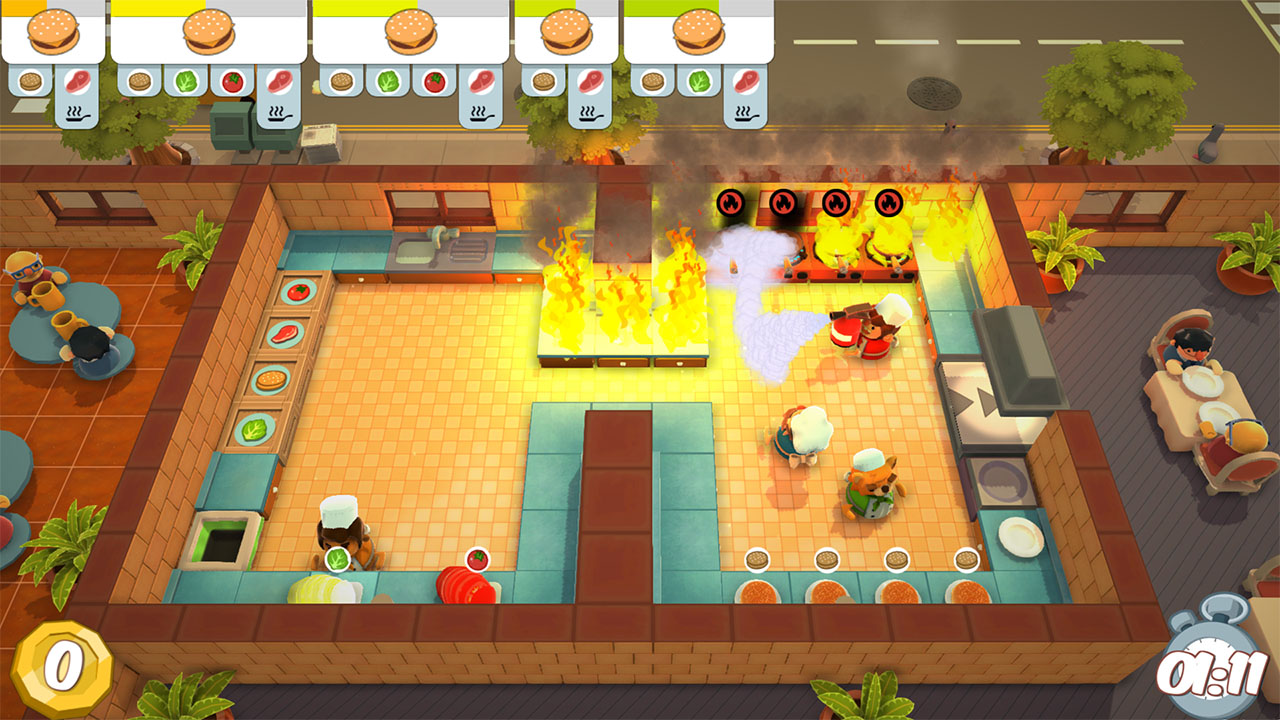Expand the leftmost burger order ticket
Image resolution: width=1280 pixels, height=720 pixels.
[53, 32]
